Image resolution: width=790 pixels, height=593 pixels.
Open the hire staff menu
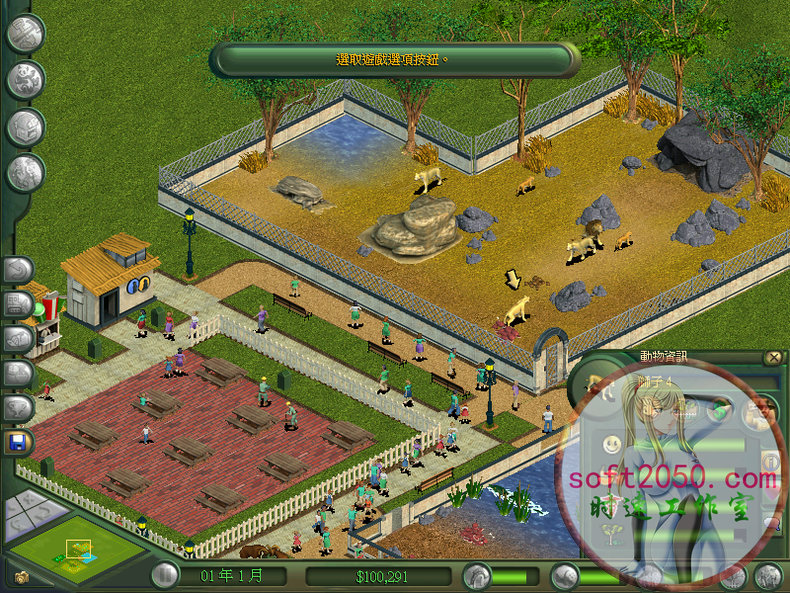(x=25, y=173)
